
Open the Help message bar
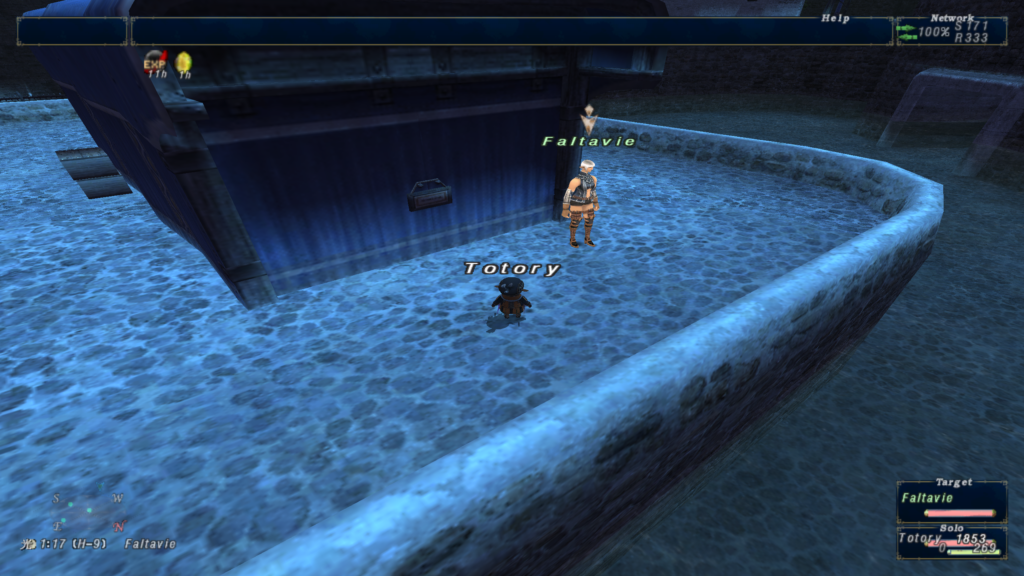(511, 31)
